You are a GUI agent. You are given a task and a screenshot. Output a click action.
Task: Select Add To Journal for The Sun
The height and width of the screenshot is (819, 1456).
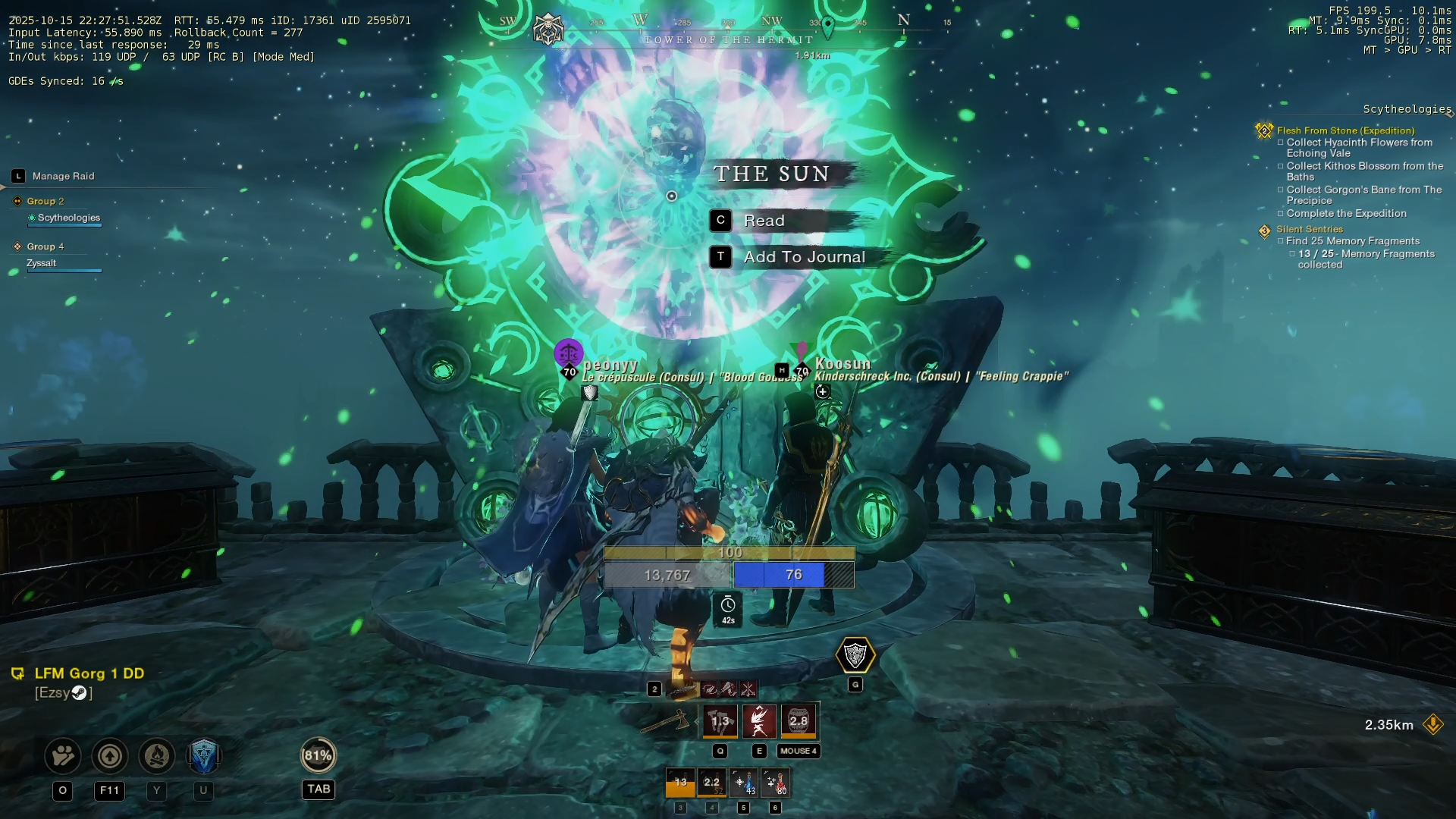(x=804, y=257)
